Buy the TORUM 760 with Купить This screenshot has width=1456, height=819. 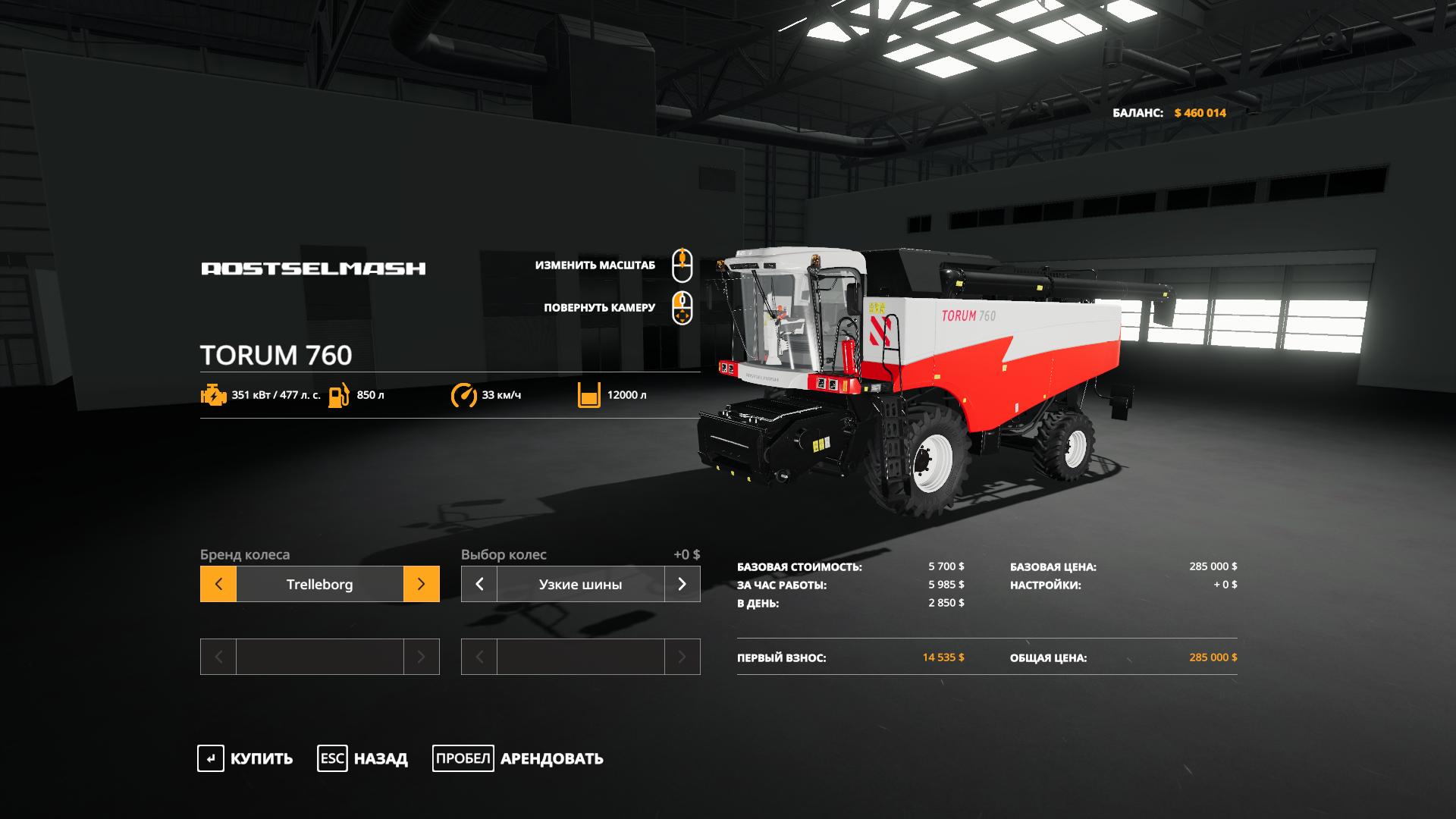coord(245,758)
